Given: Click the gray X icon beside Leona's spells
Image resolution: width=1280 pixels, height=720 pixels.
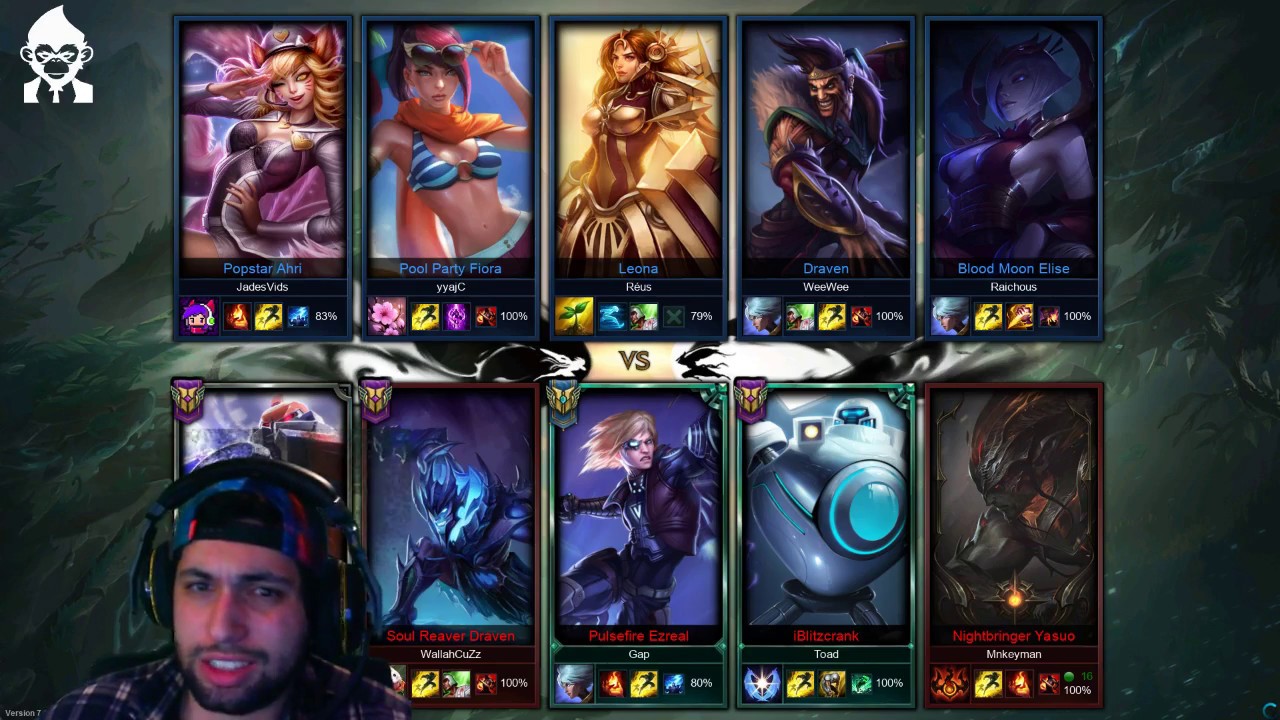Looking at the screenshot, I should (x=673, y=316).
